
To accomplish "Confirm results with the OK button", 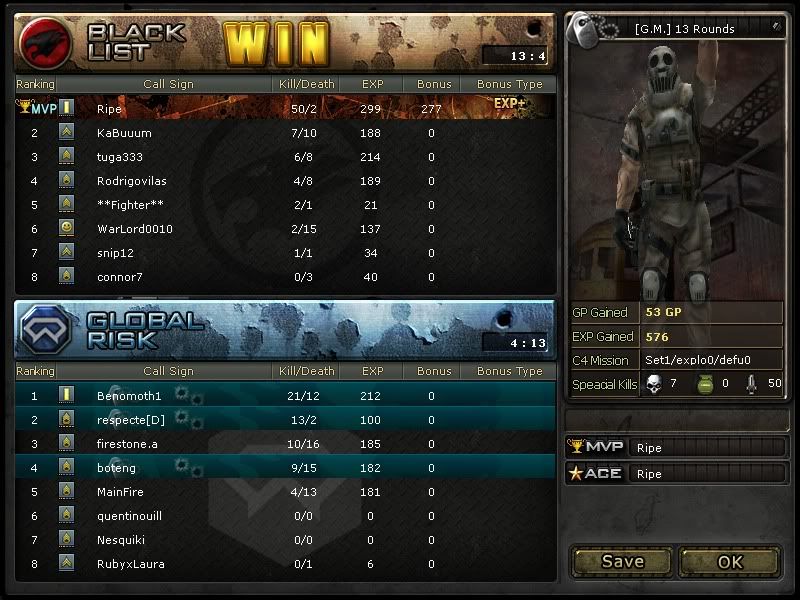I will [730, 561].
